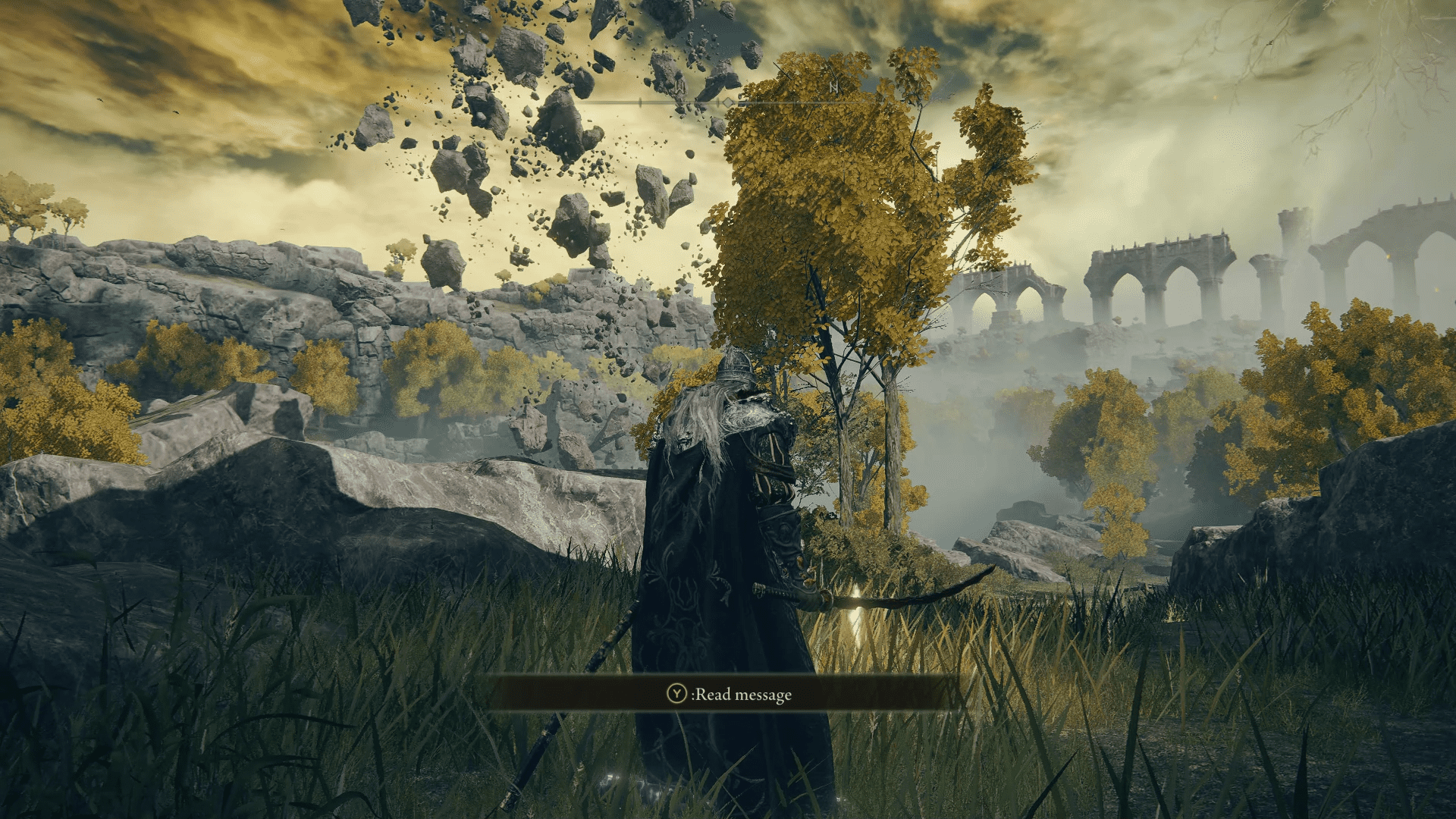
Task: Click the small compass notch near W
Action: tap(641, 102)
